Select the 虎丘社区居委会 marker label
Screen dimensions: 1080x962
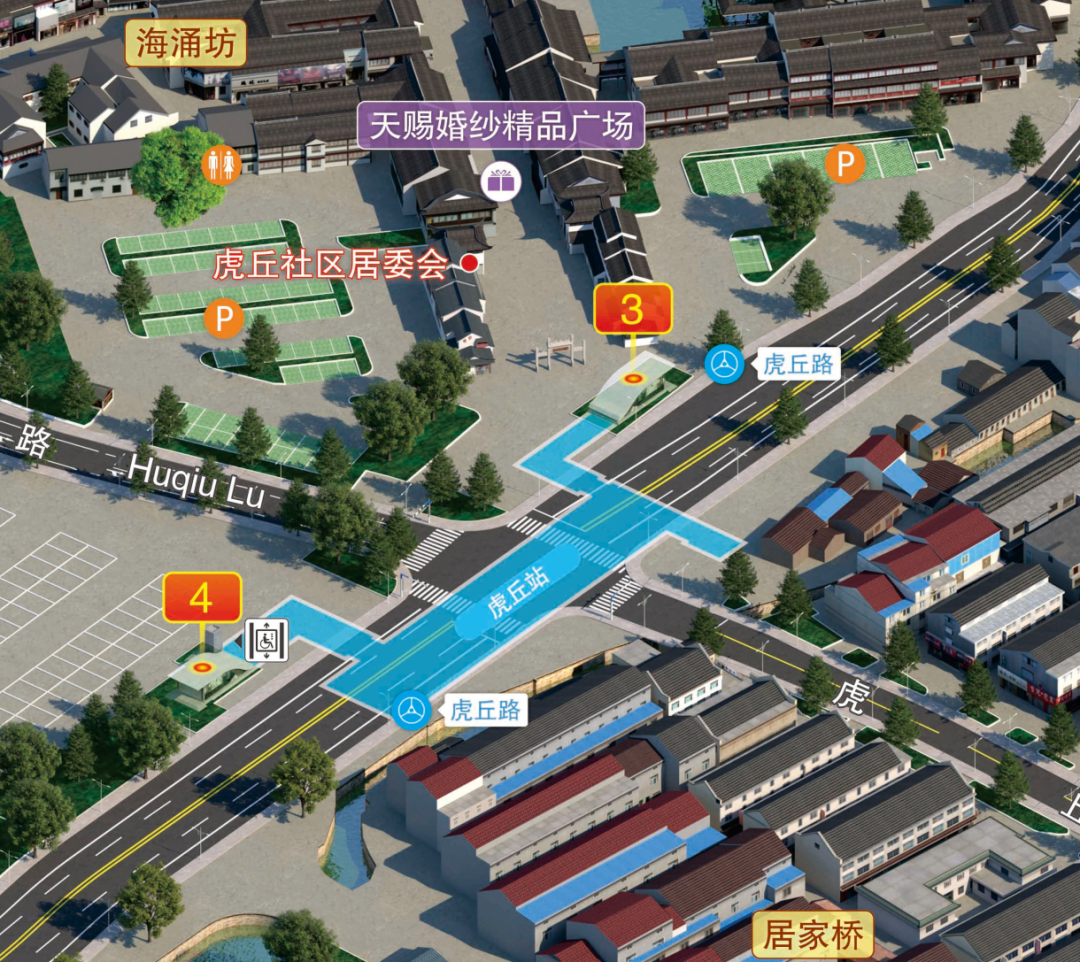[331, 264]
